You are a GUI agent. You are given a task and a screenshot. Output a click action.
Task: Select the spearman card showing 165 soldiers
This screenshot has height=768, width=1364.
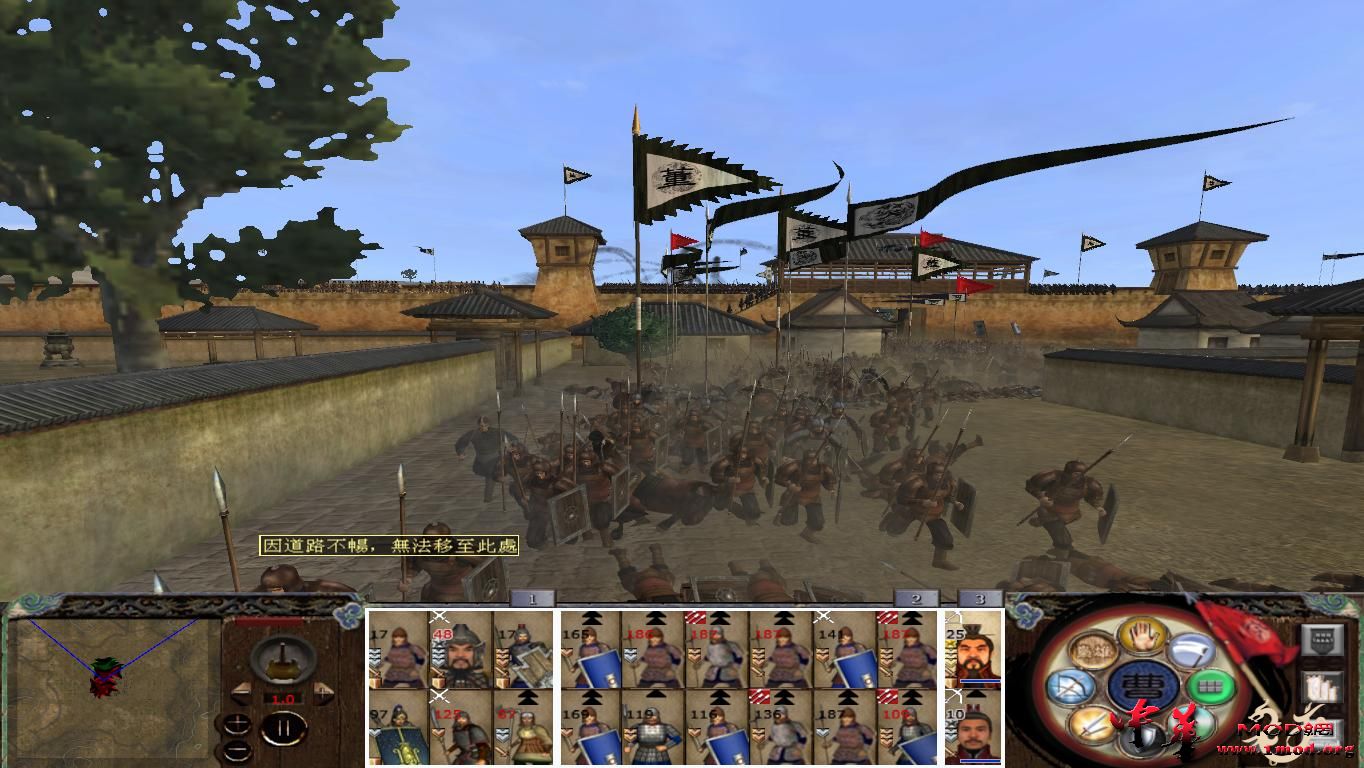tap(585, 652)
